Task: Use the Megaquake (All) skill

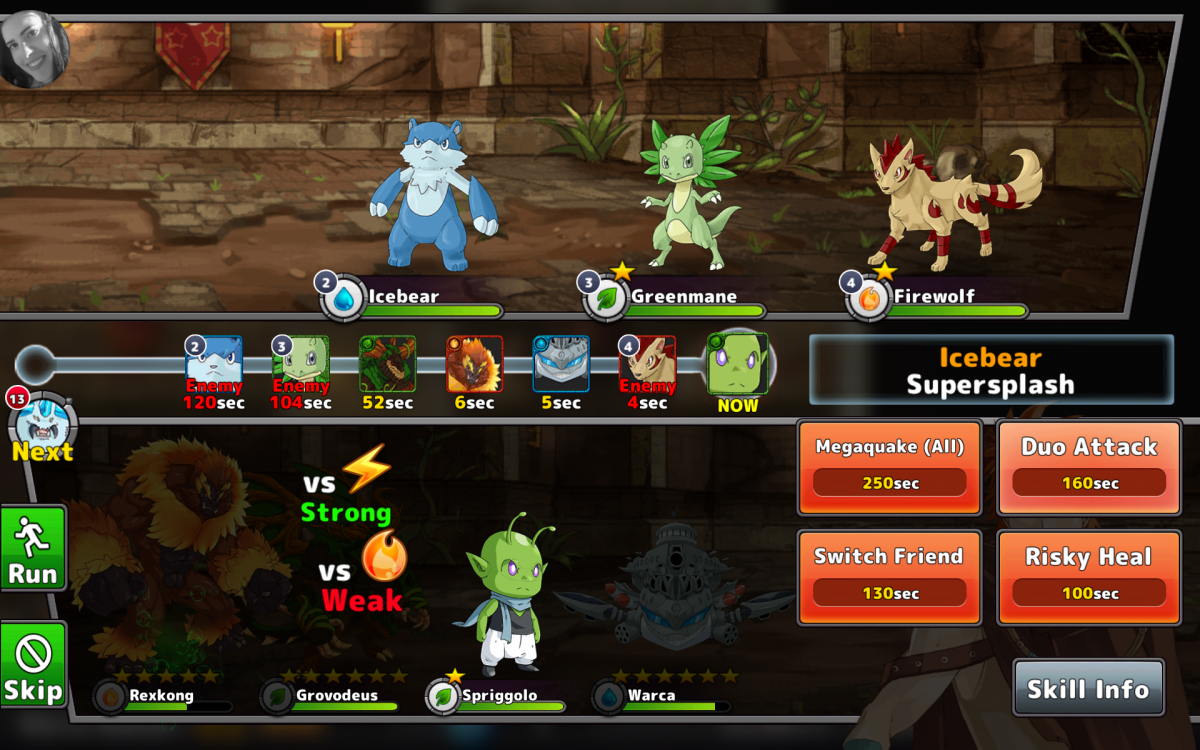Action: (889, 466)
